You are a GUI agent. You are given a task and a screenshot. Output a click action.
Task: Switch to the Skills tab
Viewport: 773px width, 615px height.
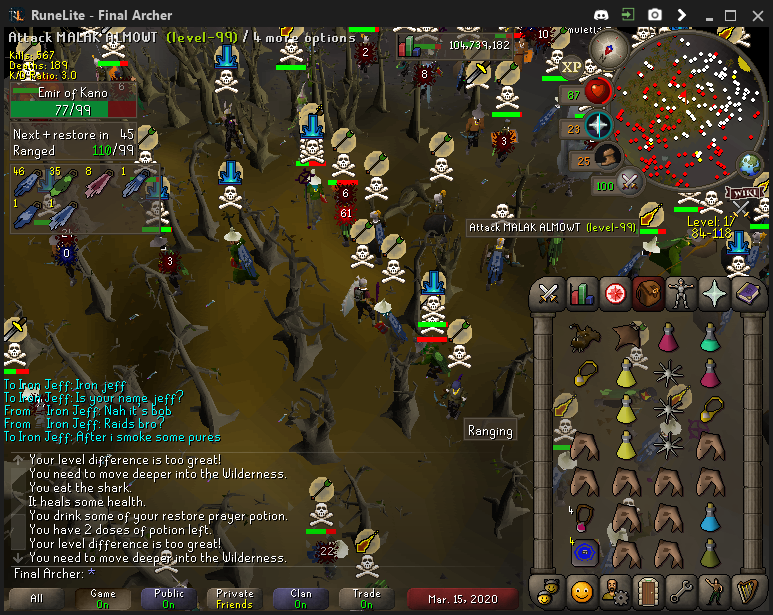pyautogui.click(x=581, y=294)
